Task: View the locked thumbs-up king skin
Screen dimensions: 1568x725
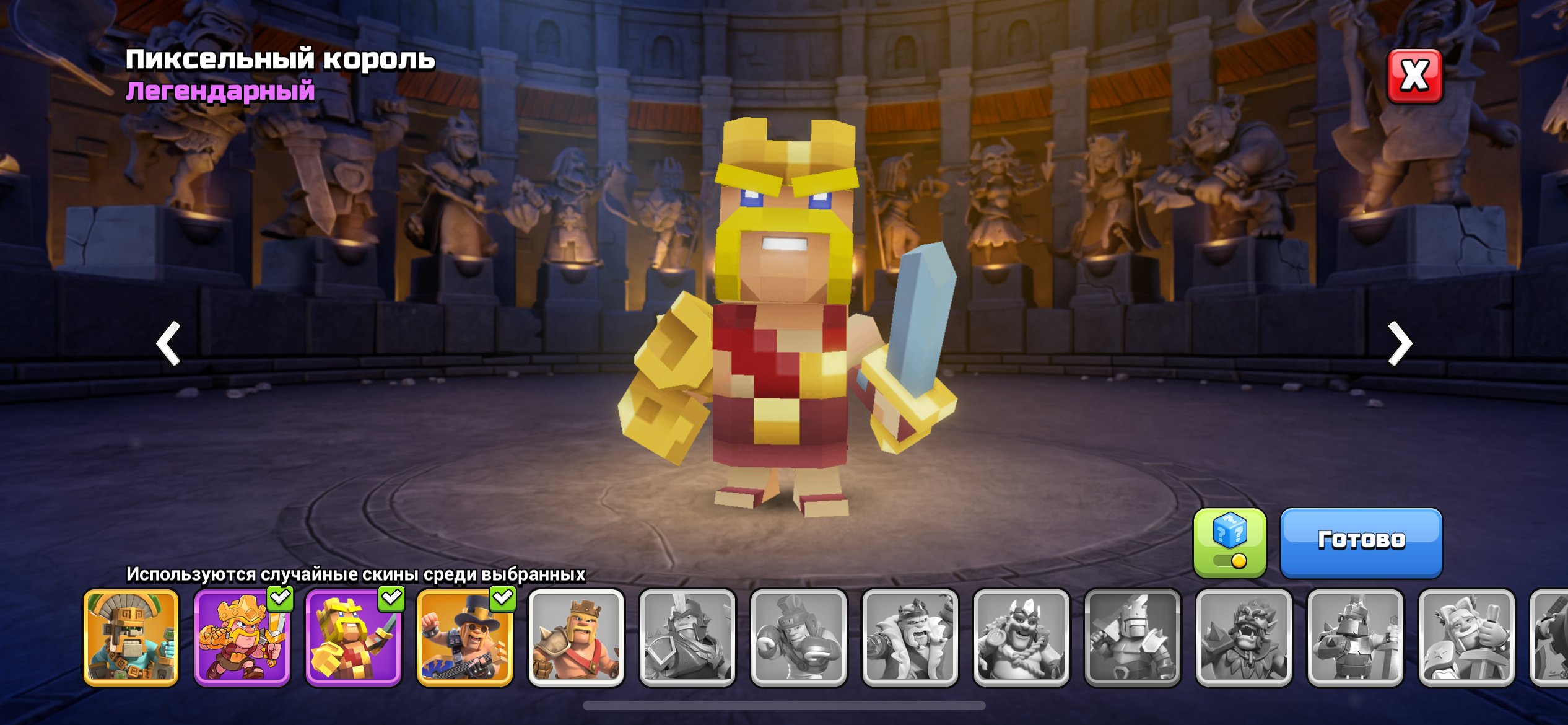Action: tap(1467, 638)
